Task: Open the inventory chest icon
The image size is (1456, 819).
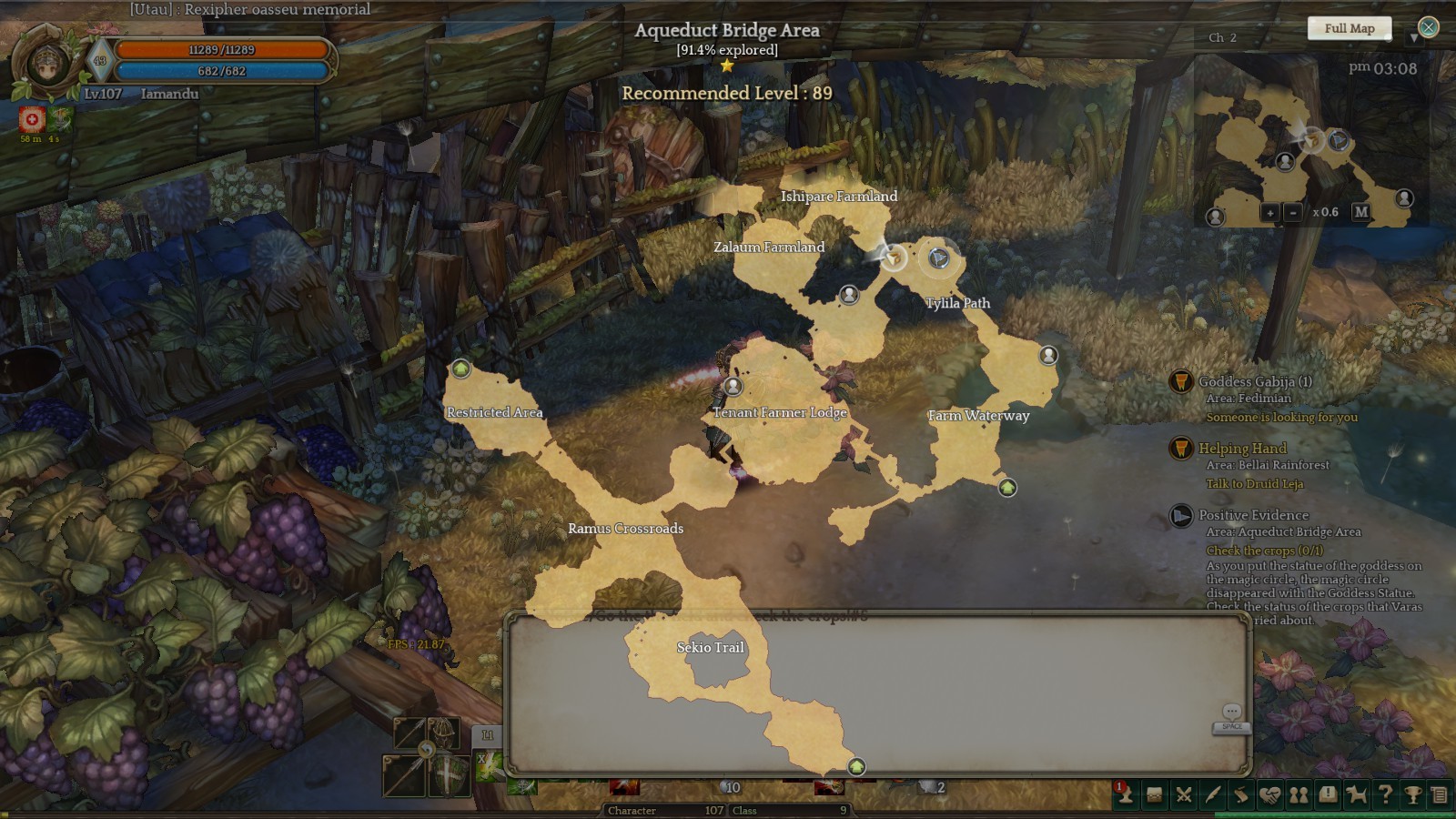Action: (1155, 794)
